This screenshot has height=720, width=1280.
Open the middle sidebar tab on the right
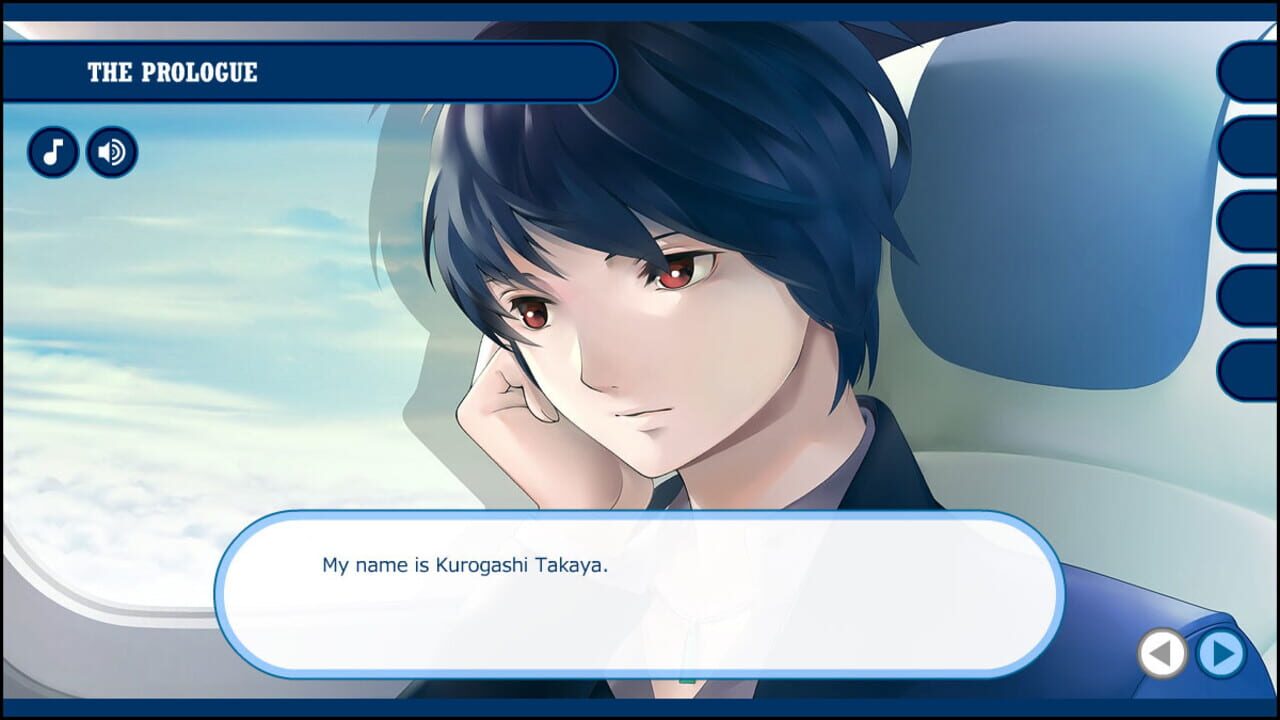pos(1250,222)
